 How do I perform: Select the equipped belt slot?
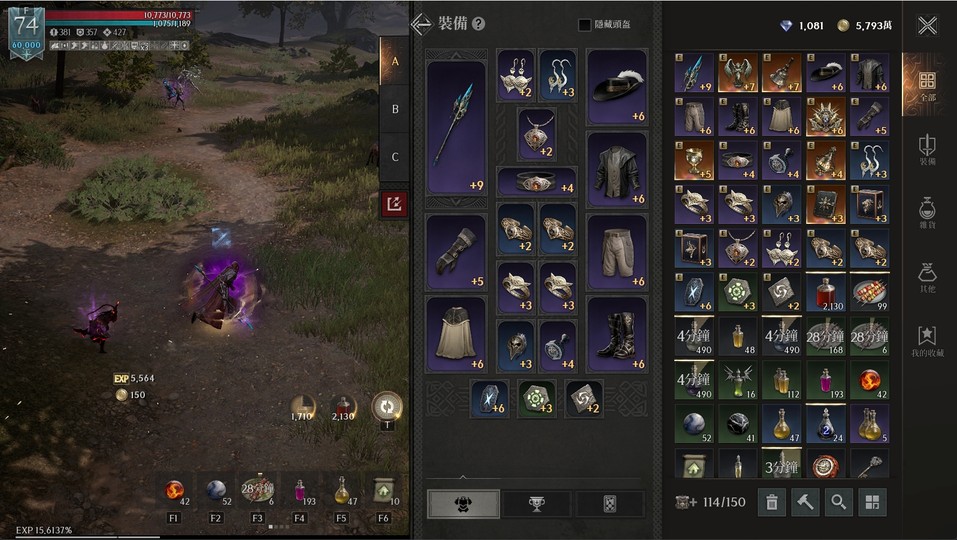pyautogui.click(x=537, y=182)
